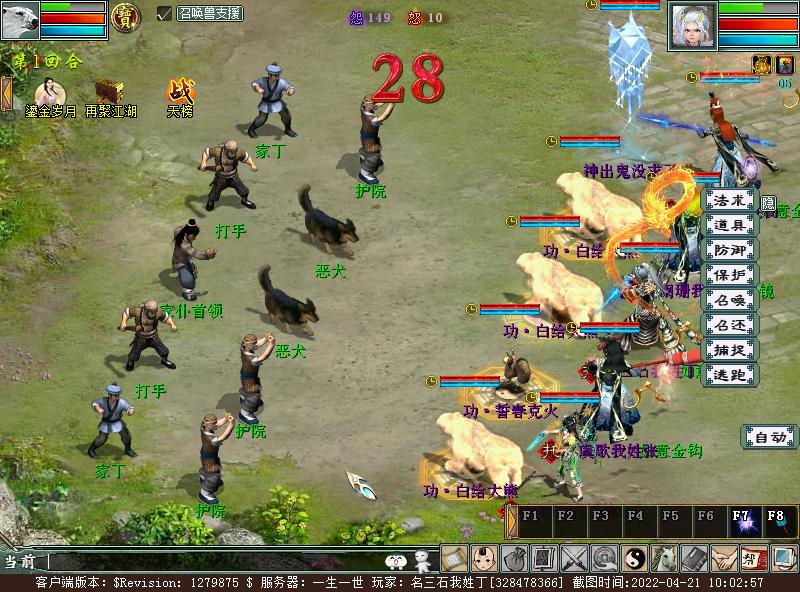The image size is (800, 592).
Task: Open the 法术 spell command
Action: (731, 200)
